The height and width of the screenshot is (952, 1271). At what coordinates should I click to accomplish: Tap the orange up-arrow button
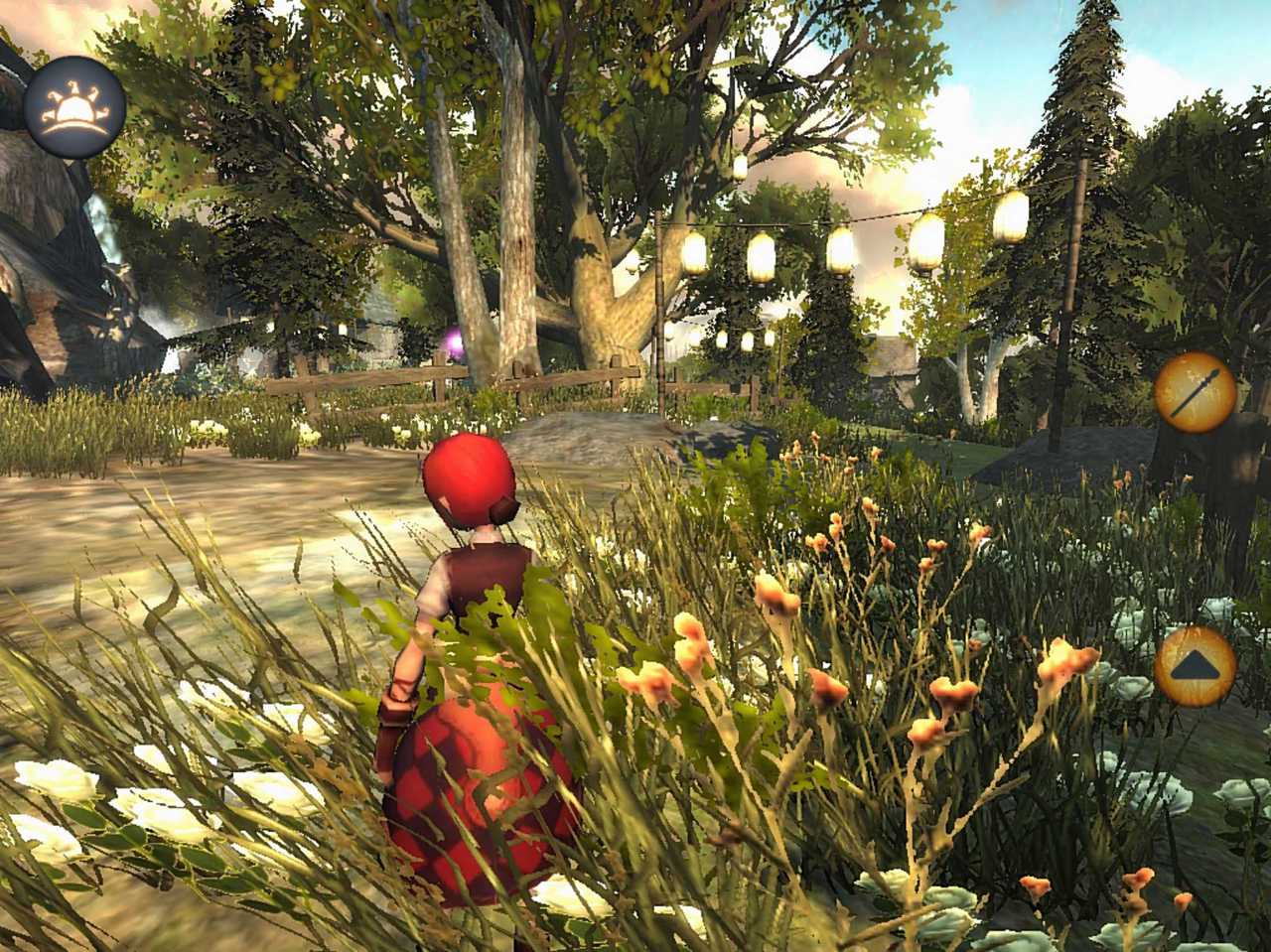pyautogui.click(x=1195, y=665)
